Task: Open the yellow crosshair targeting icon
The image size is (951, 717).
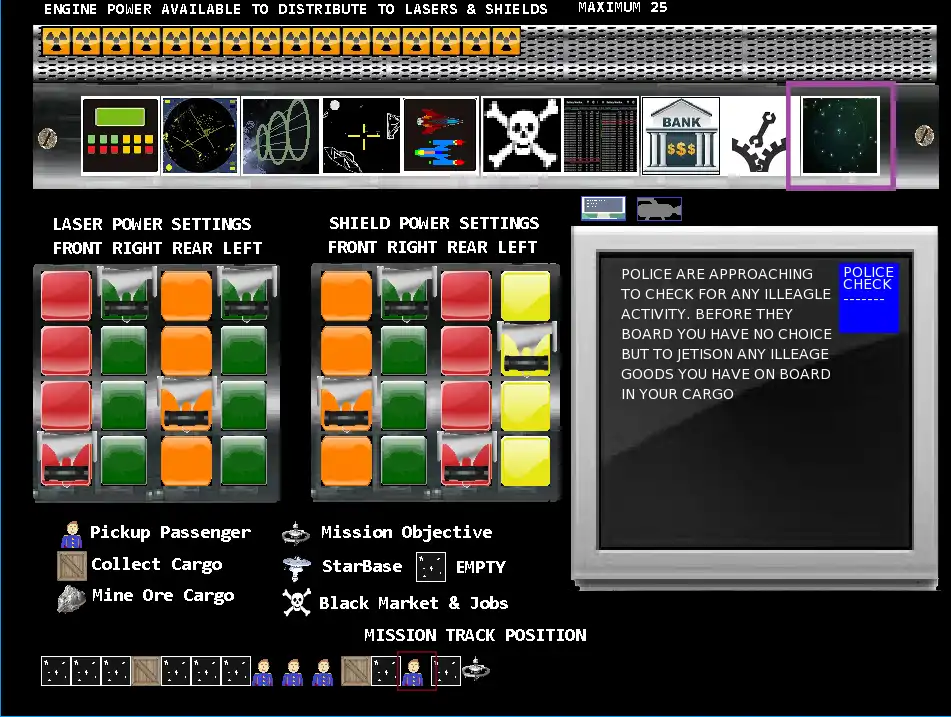Action: pos(361,136)
